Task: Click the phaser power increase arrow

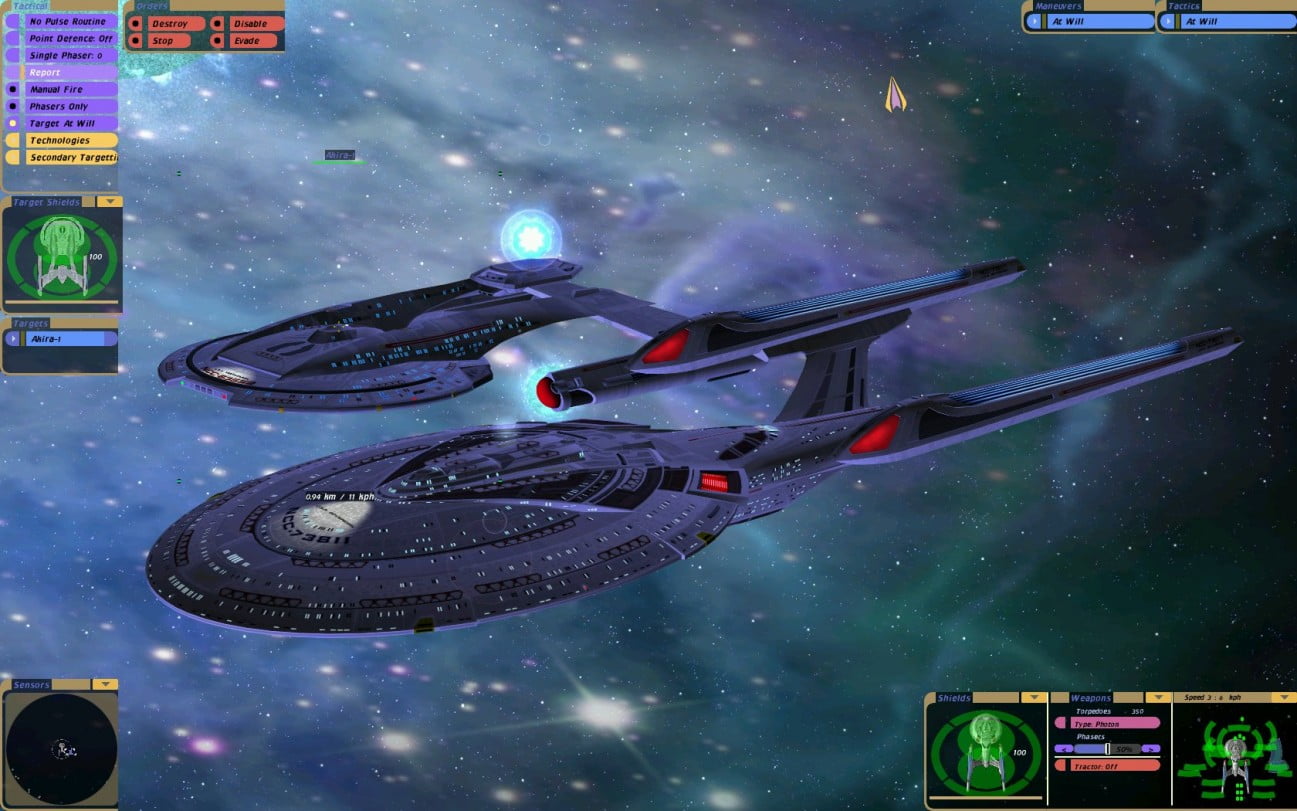Action: tap(1151, 749)
